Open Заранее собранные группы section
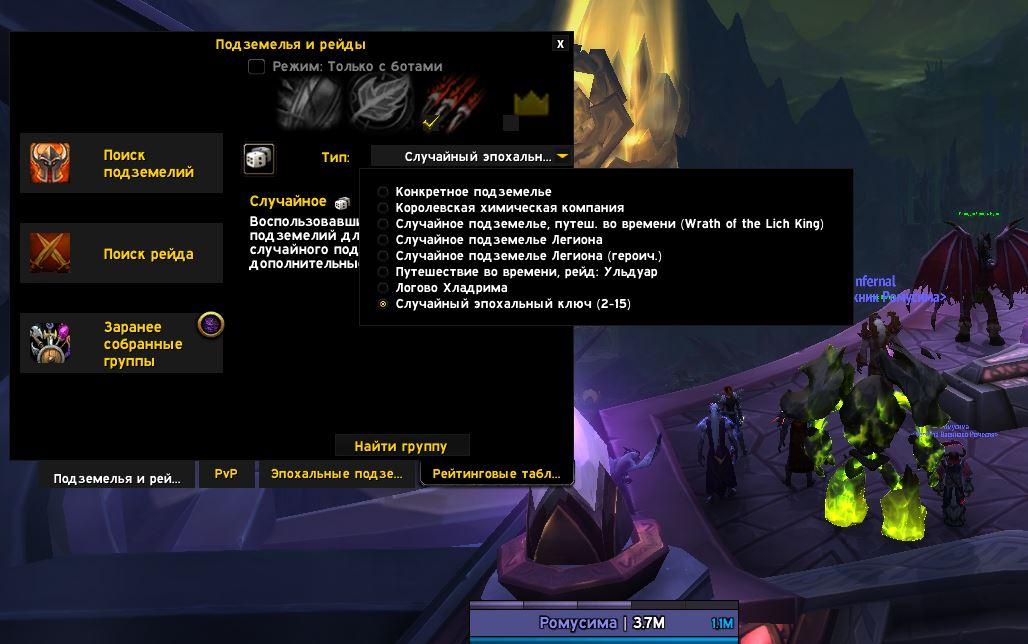The image size is (1028, 644). pos(121,343)
